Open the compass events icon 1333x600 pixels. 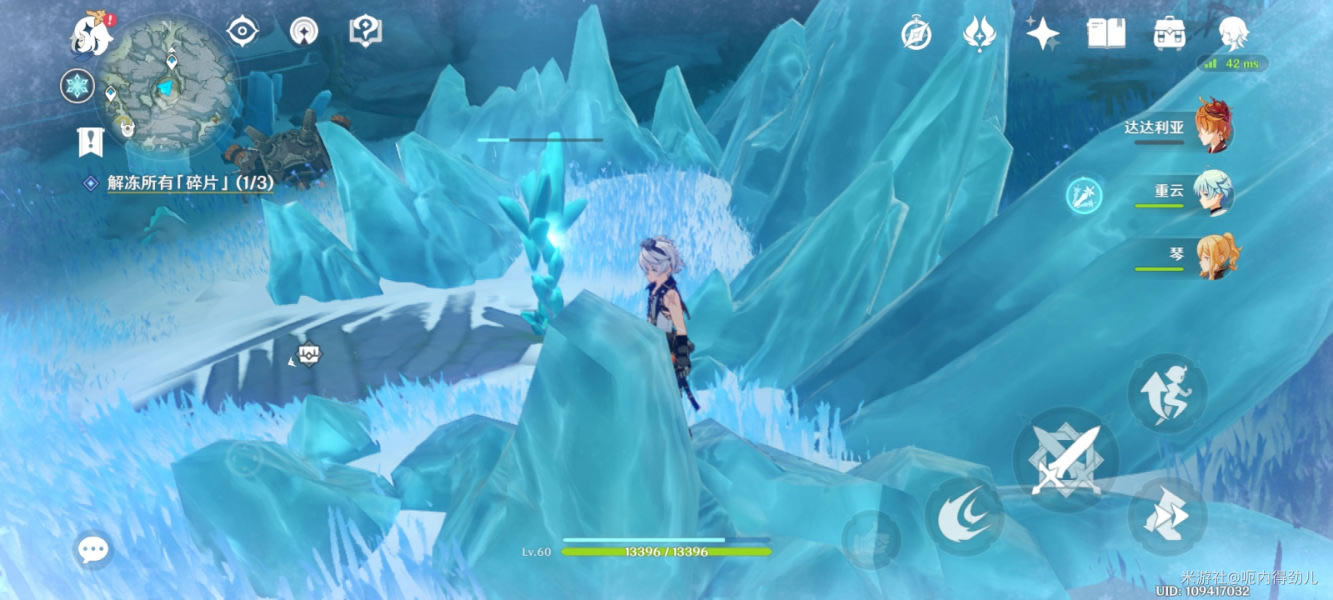coord(916,35)
